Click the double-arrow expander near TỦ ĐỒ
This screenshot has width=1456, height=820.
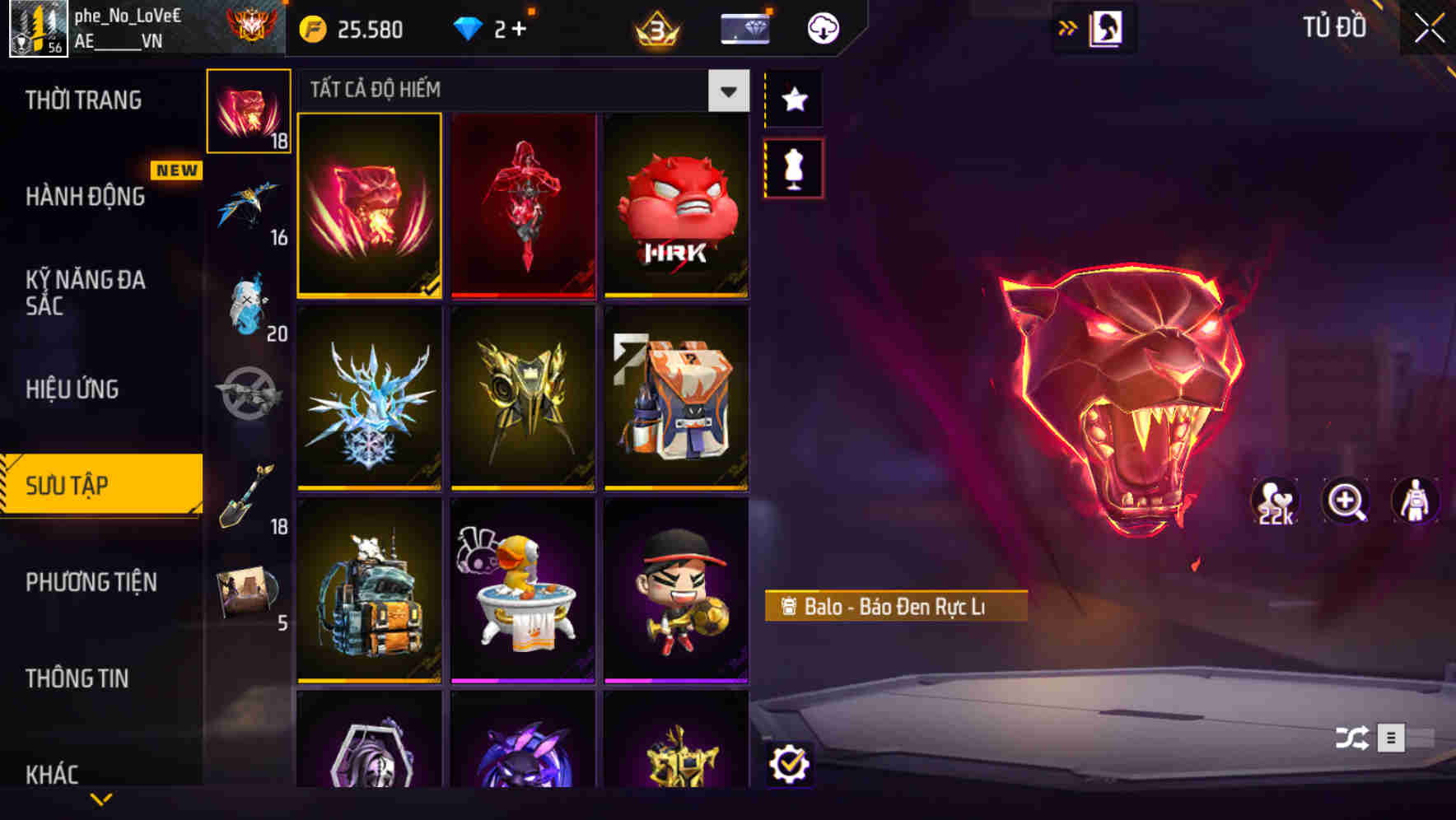point(1066,27)
